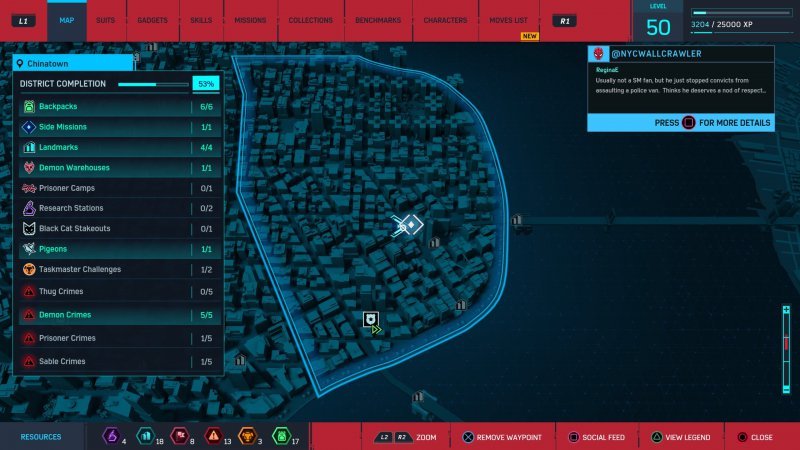
Task: Switch to the Characters tab
Action: 445,20
